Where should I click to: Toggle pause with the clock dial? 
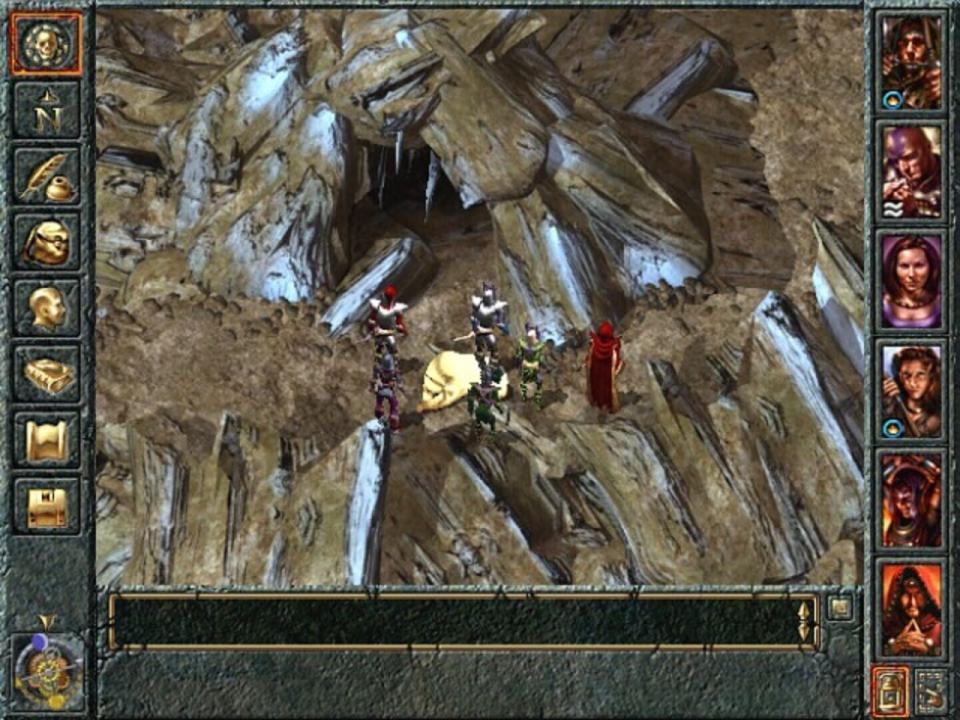[x=47, y=669]
